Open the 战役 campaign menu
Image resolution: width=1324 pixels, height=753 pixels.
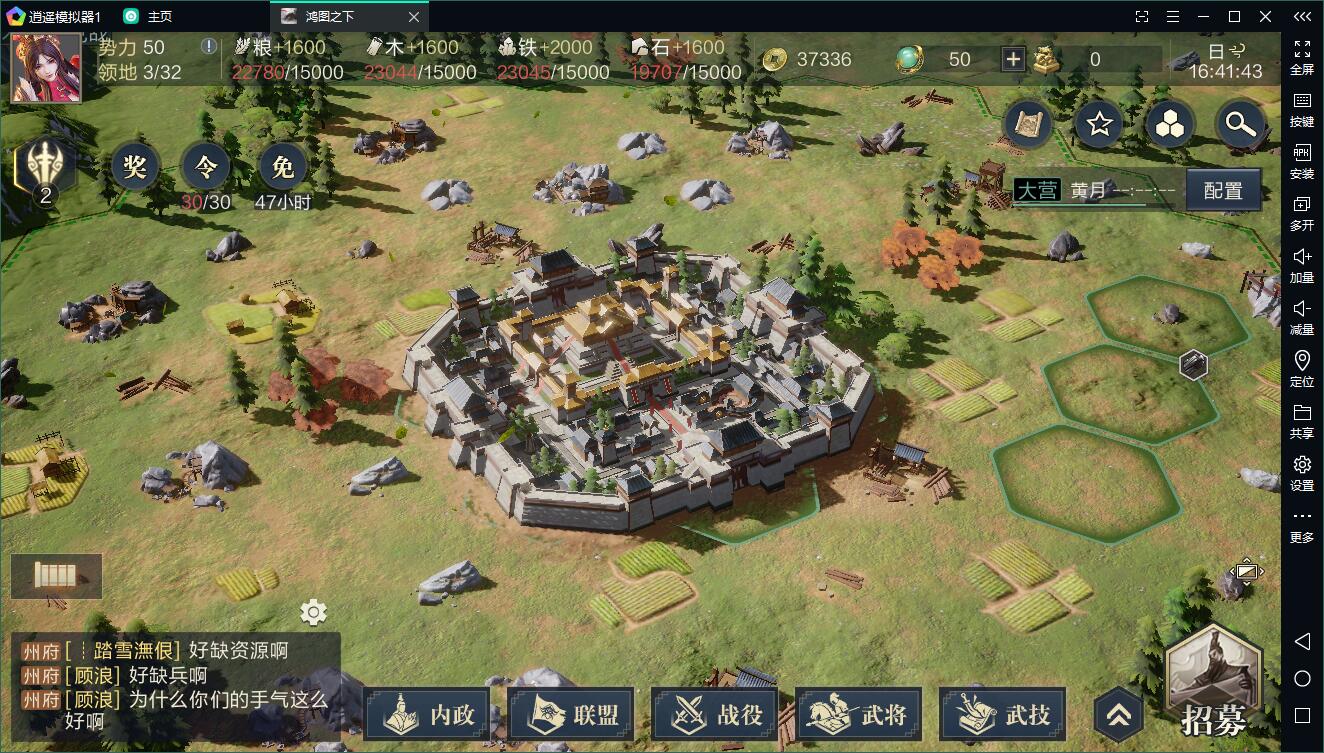click(715, 714)
